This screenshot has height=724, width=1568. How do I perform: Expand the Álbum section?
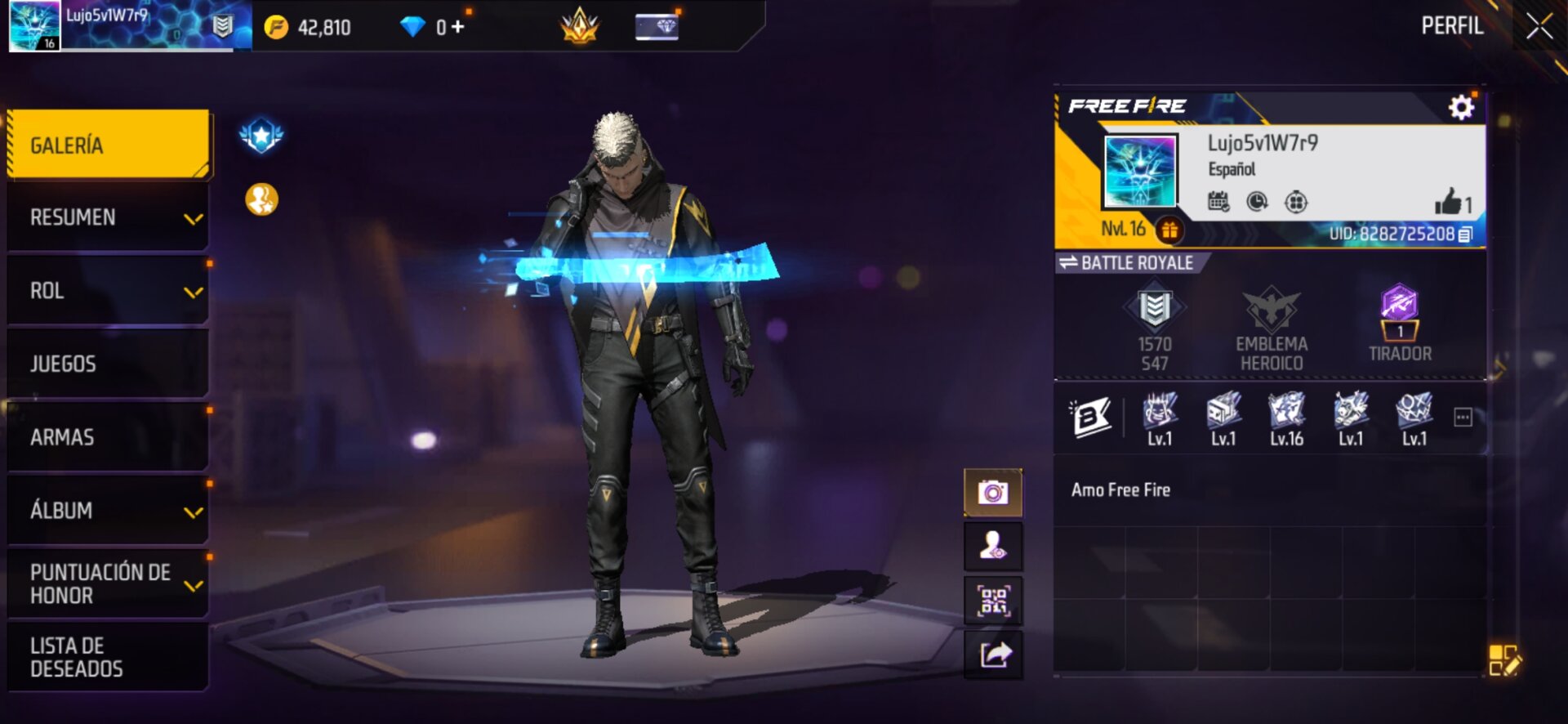click(x=108, y=511)
